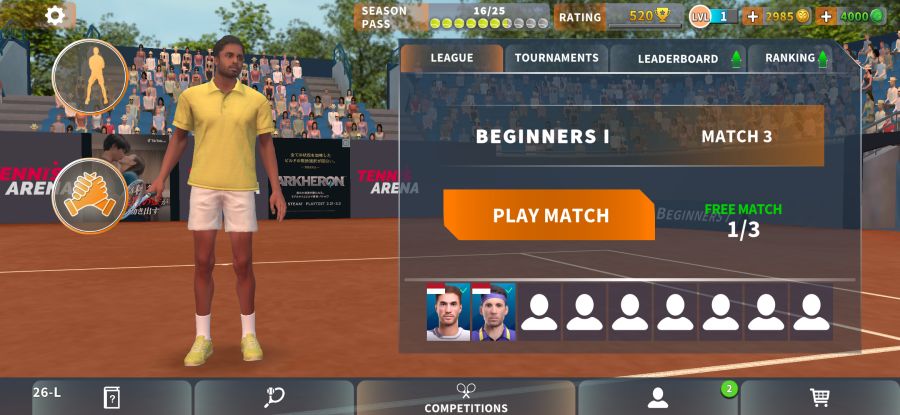Switch to the League tab
Viewport: 900px width, 415px height.
pyautogui.click(x=452, y=58)
